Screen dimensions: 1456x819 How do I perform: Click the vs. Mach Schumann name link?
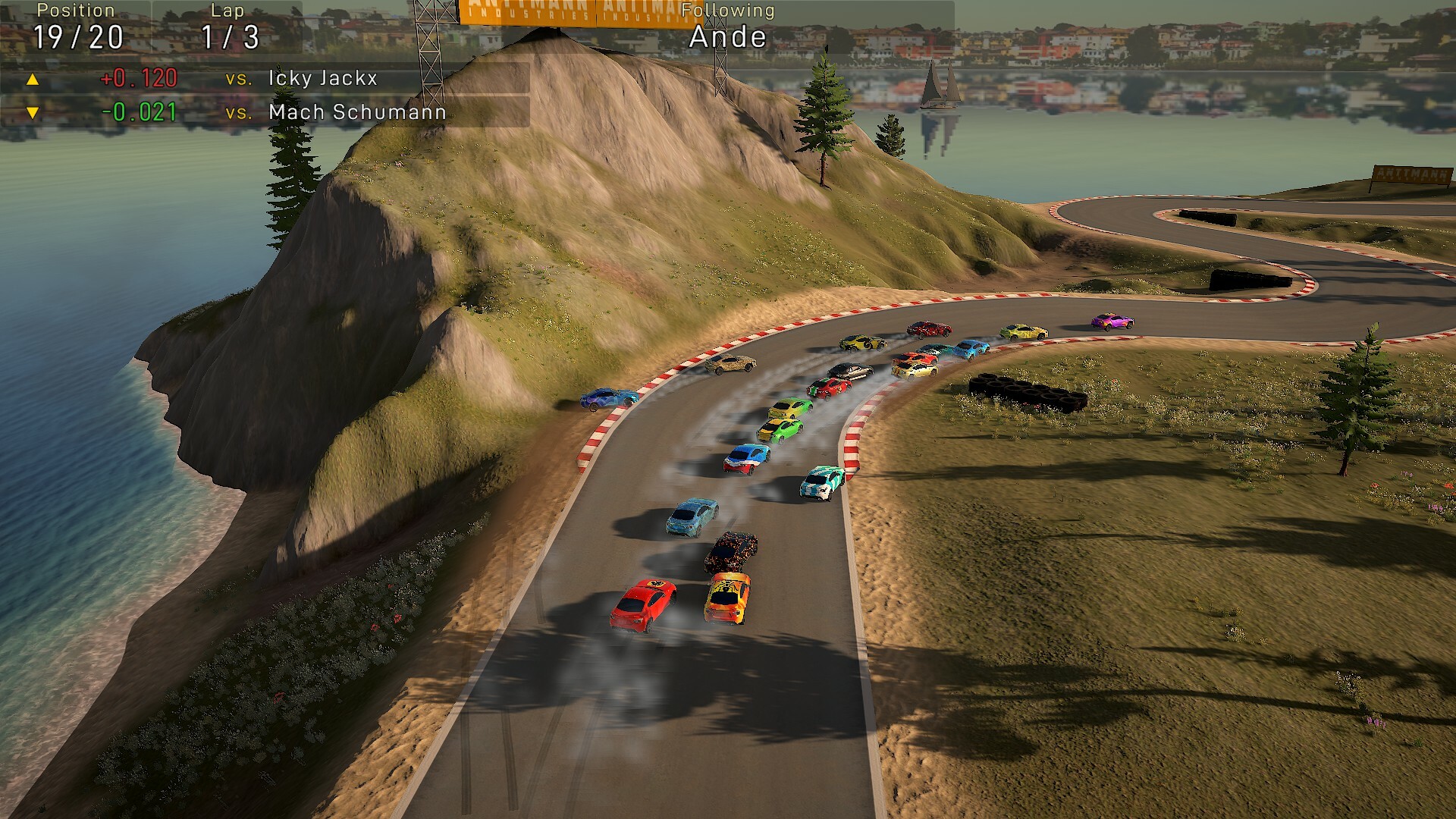point(357,114)
